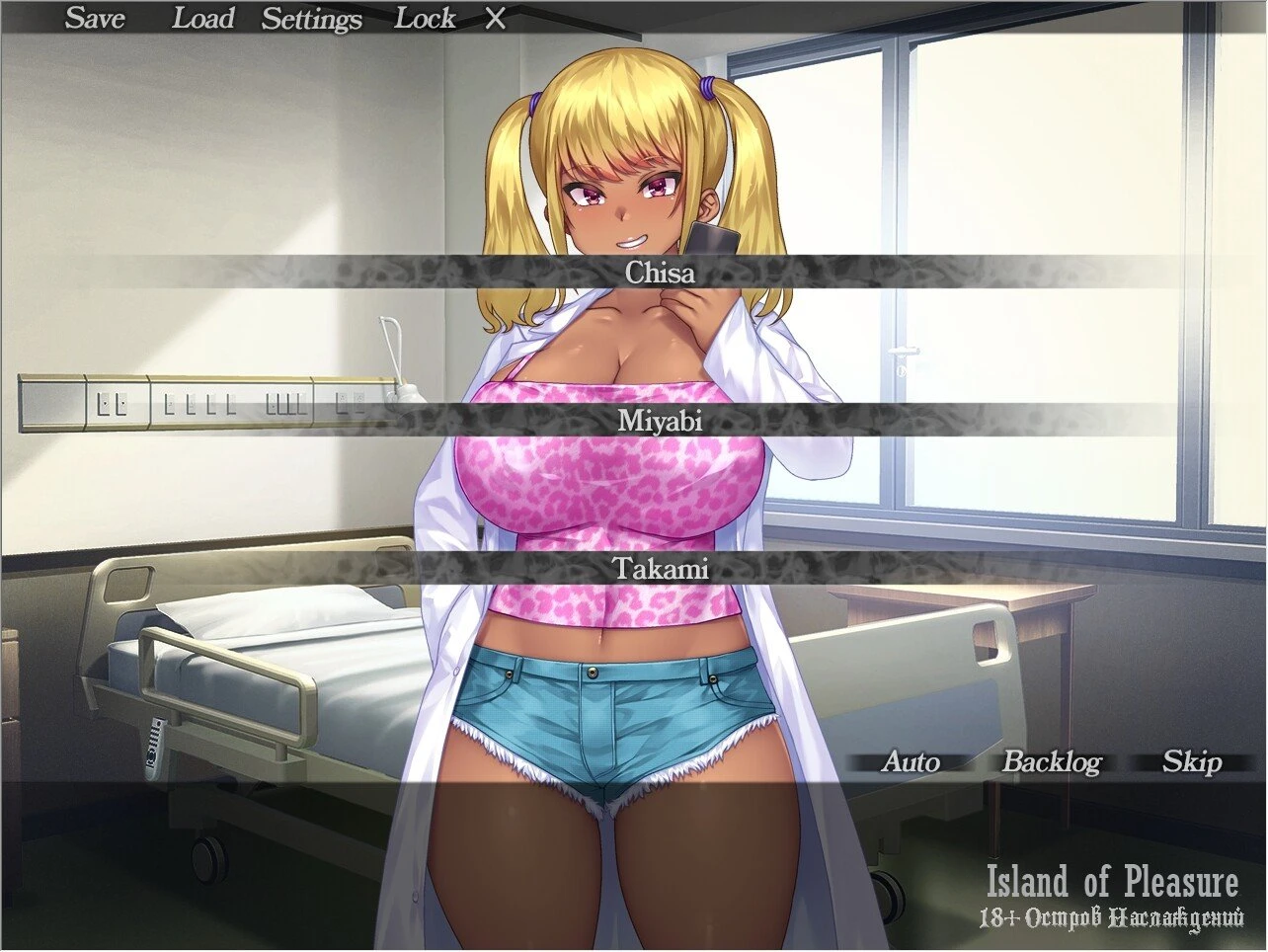Open the Settings menu
The height and width of the screenshot is (952, 1268).
click(x=311, y=19)
